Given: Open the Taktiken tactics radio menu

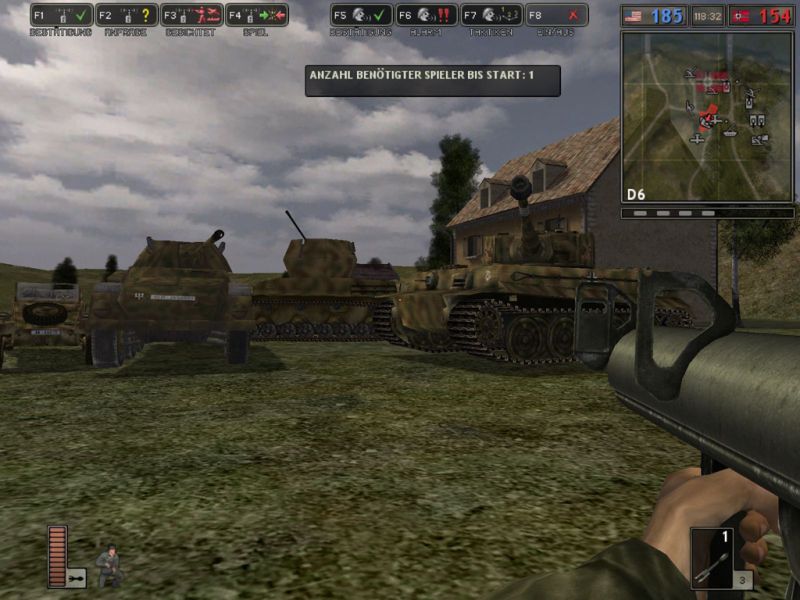Looking at the screenshot, I should (492, 15).
